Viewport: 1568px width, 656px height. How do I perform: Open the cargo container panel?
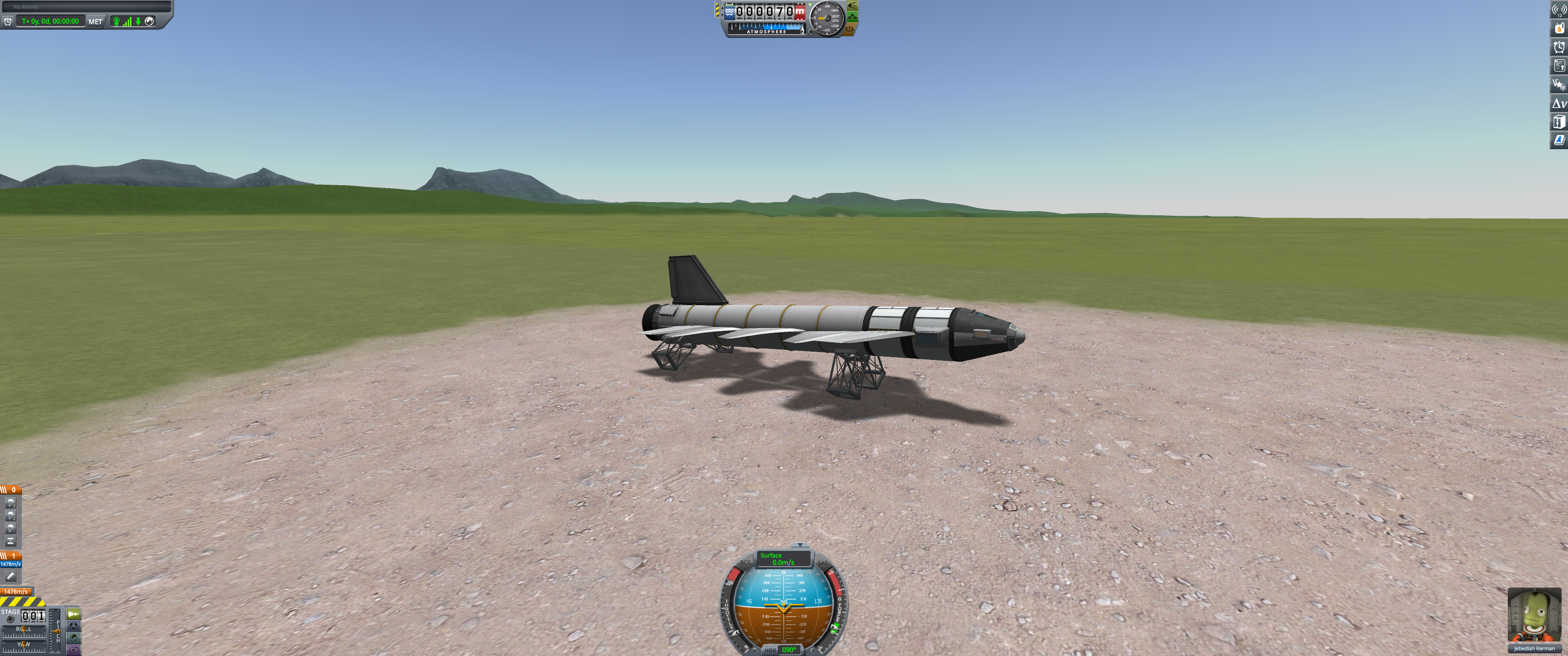pyautogui.click(x=1559, y=122)
